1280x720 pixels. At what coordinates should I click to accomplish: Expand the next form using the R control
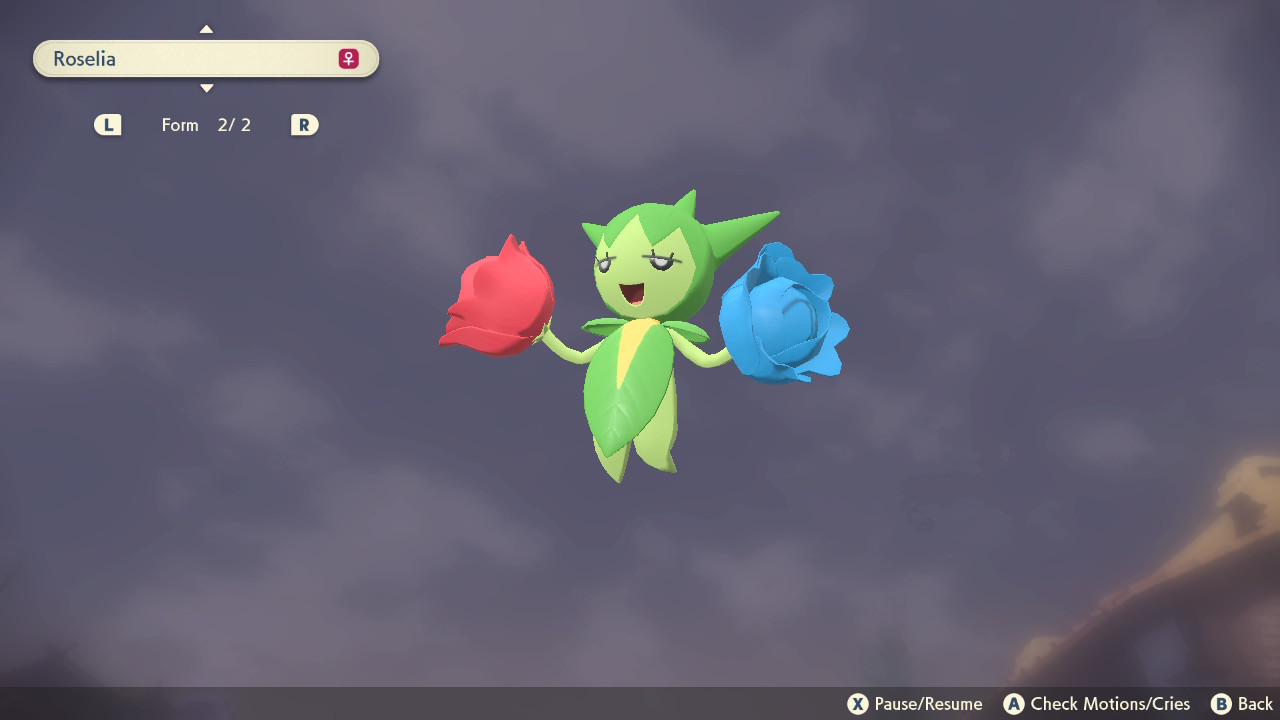(x=304, y=124)
